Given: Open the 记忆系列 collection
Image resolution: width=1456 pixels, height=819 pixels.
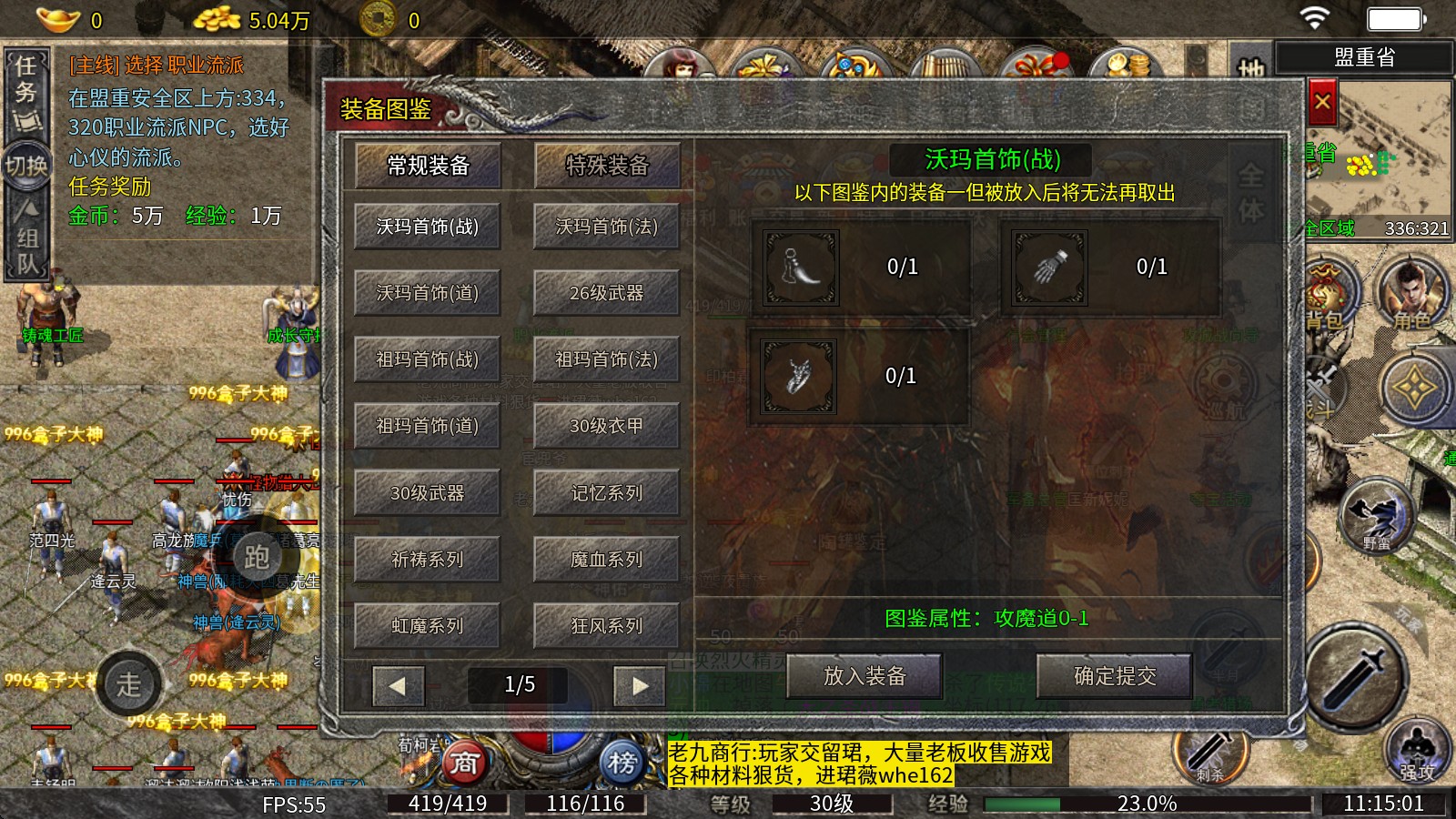Looking at the screenshot, I should pos(607,493).
